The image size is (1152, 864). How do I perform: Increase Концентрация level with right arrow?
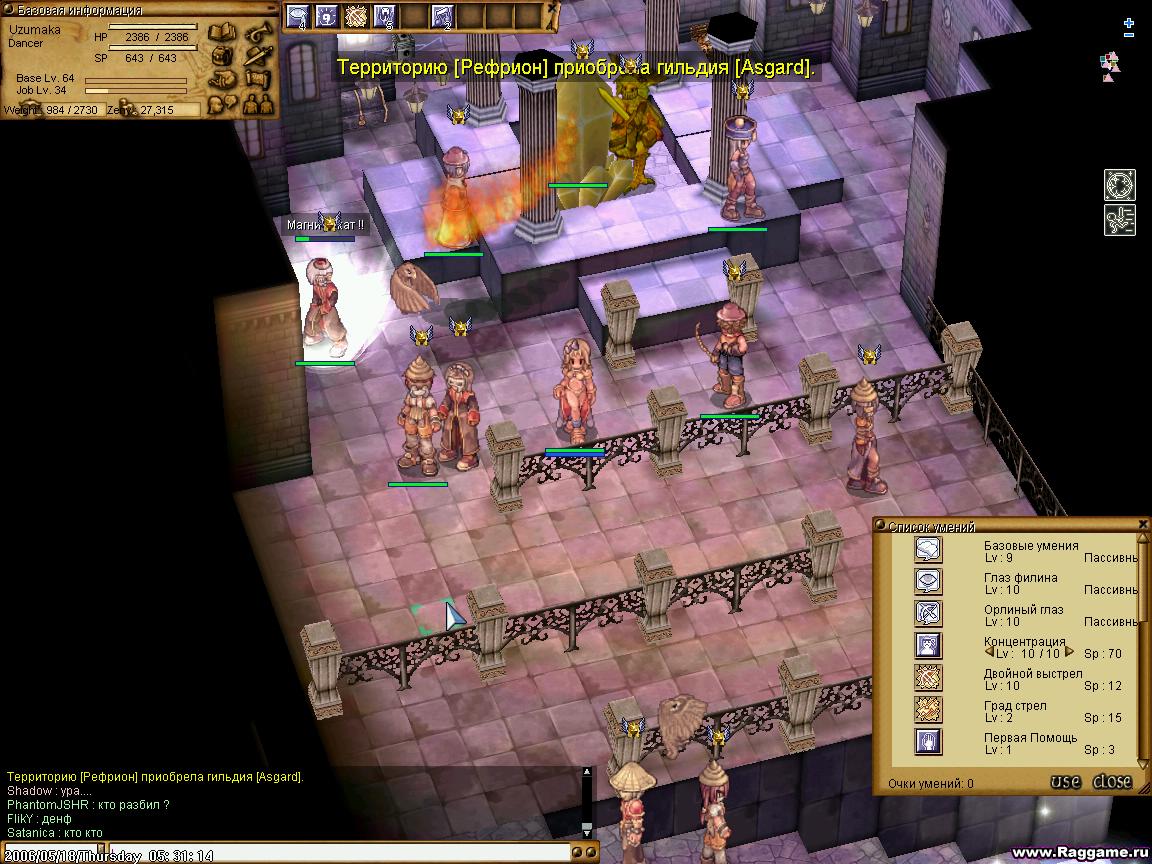coord(1069,653)
